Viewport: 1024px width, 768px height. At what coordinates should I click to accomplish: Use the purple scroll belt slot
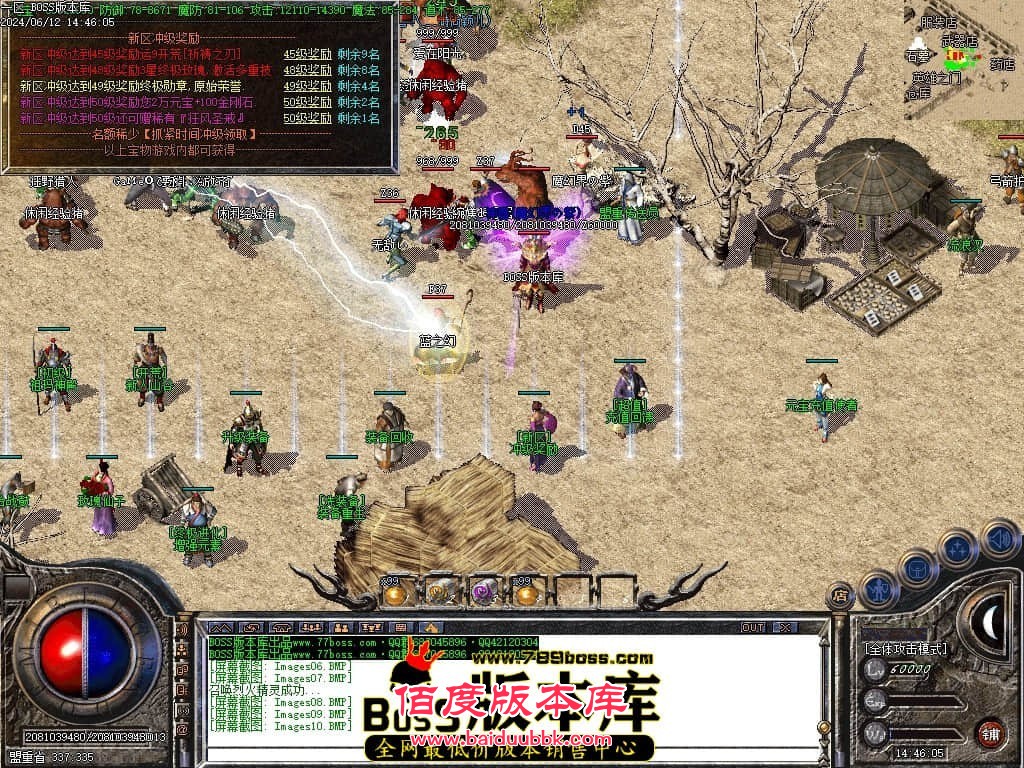coord(483,594)
